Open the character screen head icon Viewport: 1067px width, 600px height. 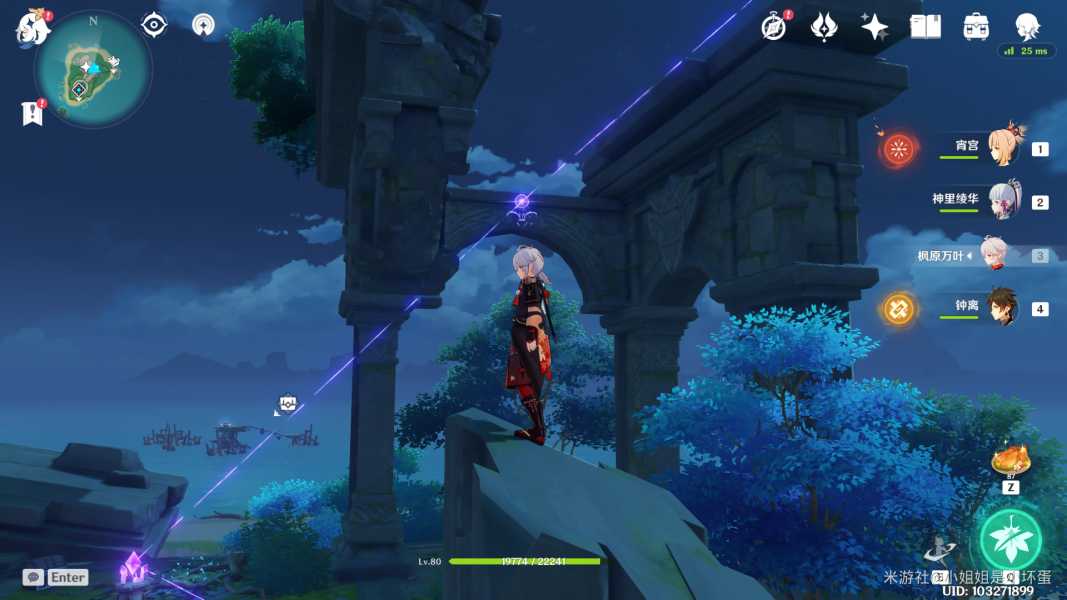point(1027,27)
